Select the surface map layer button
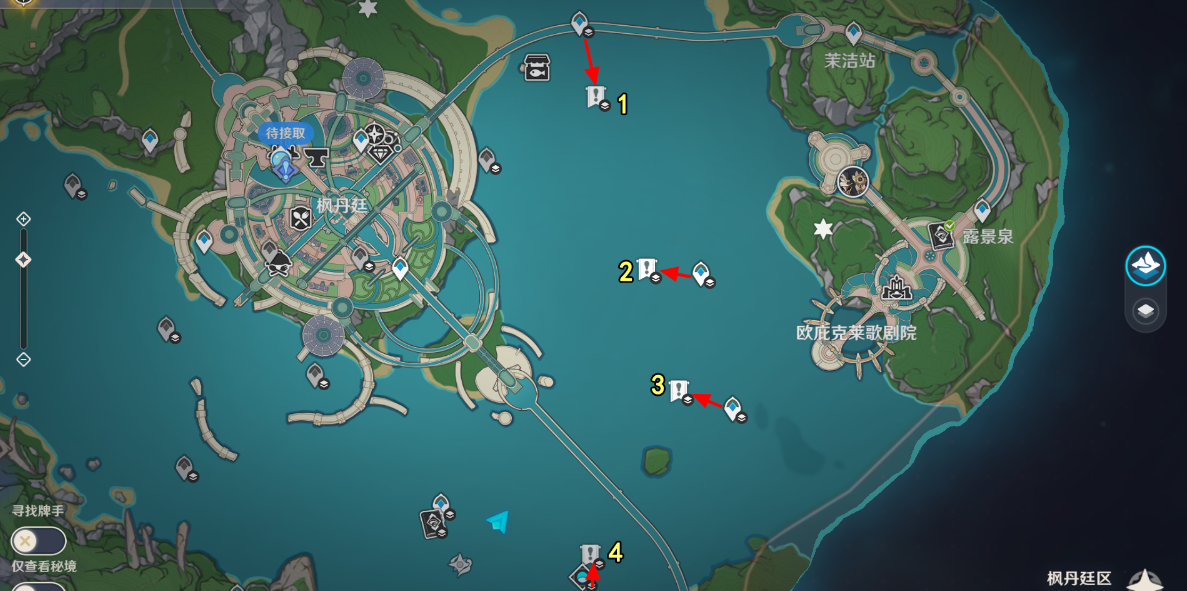 click(x=1146, y=266)
